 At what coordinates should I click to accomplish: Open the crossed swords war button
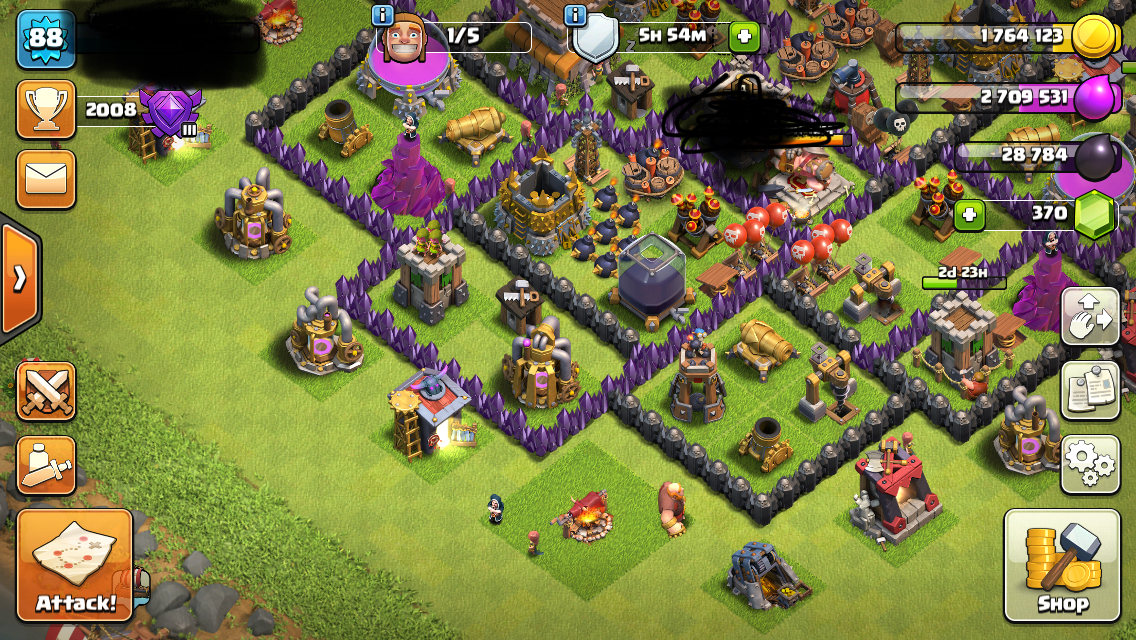tap(46, 390)
